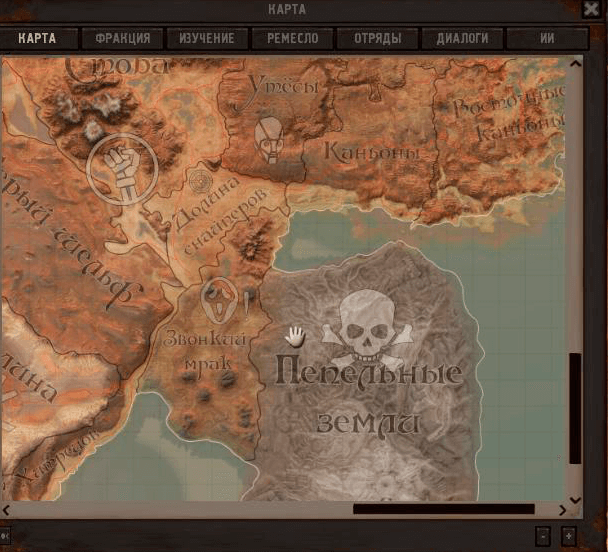Select the skull and crossbones map marker
The height and width of the screenshot is (552, 608).
[x=367, y=328]
